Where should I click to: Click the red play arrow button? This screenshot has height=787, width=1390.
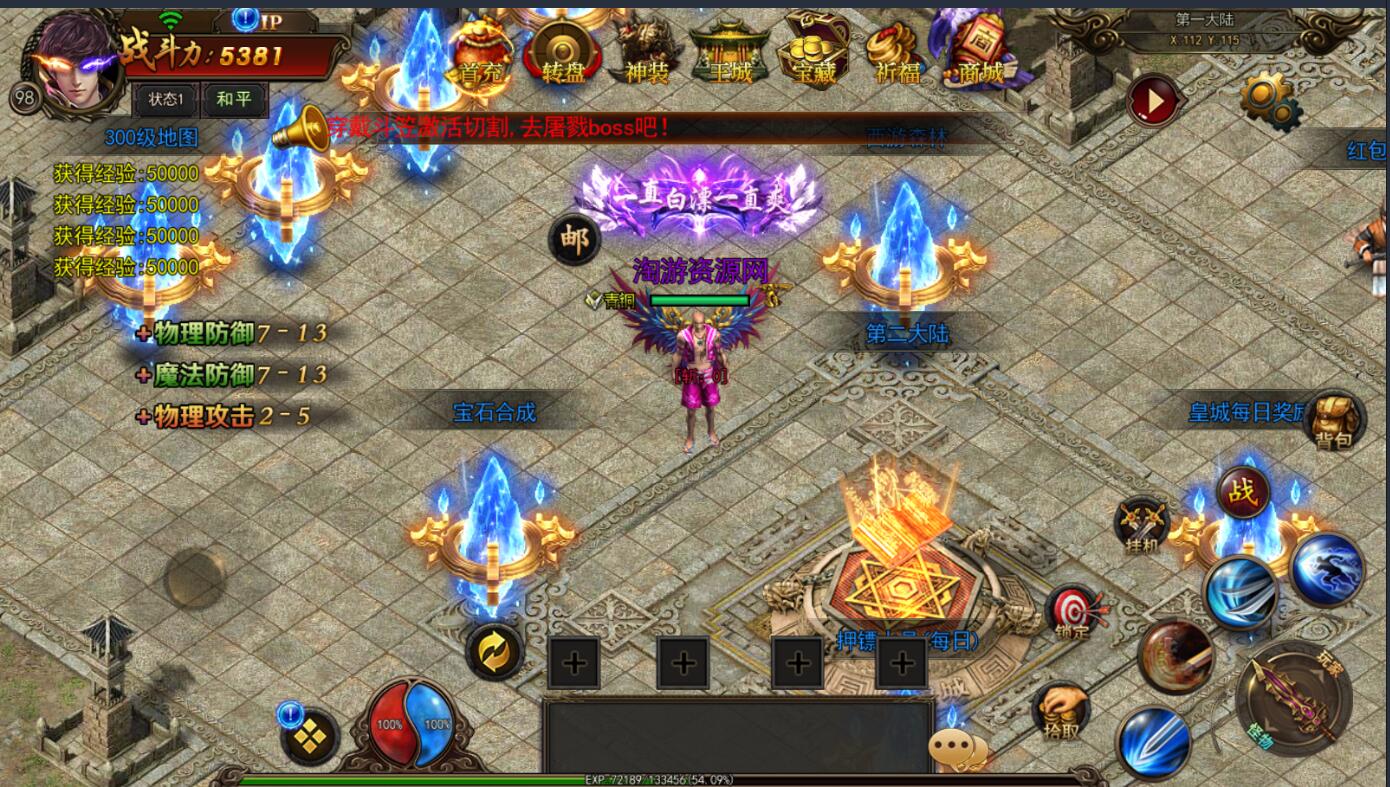coord(1154,100)
